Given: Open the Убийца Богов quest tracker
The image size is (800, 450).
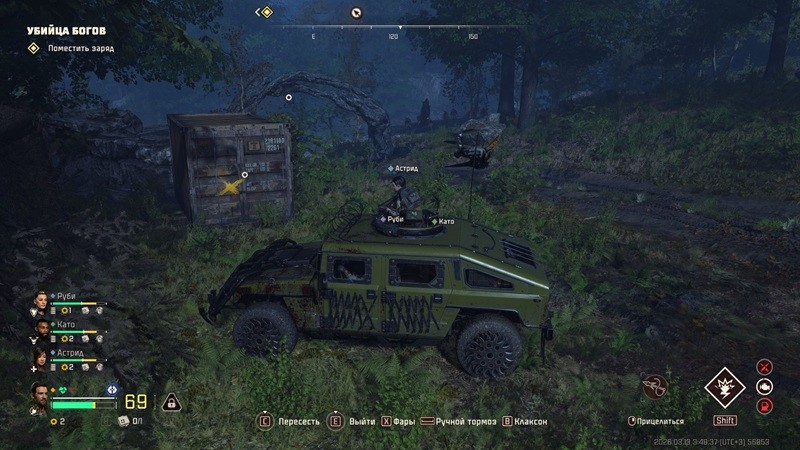Looking at the screenshot, I should coord(66,30).
